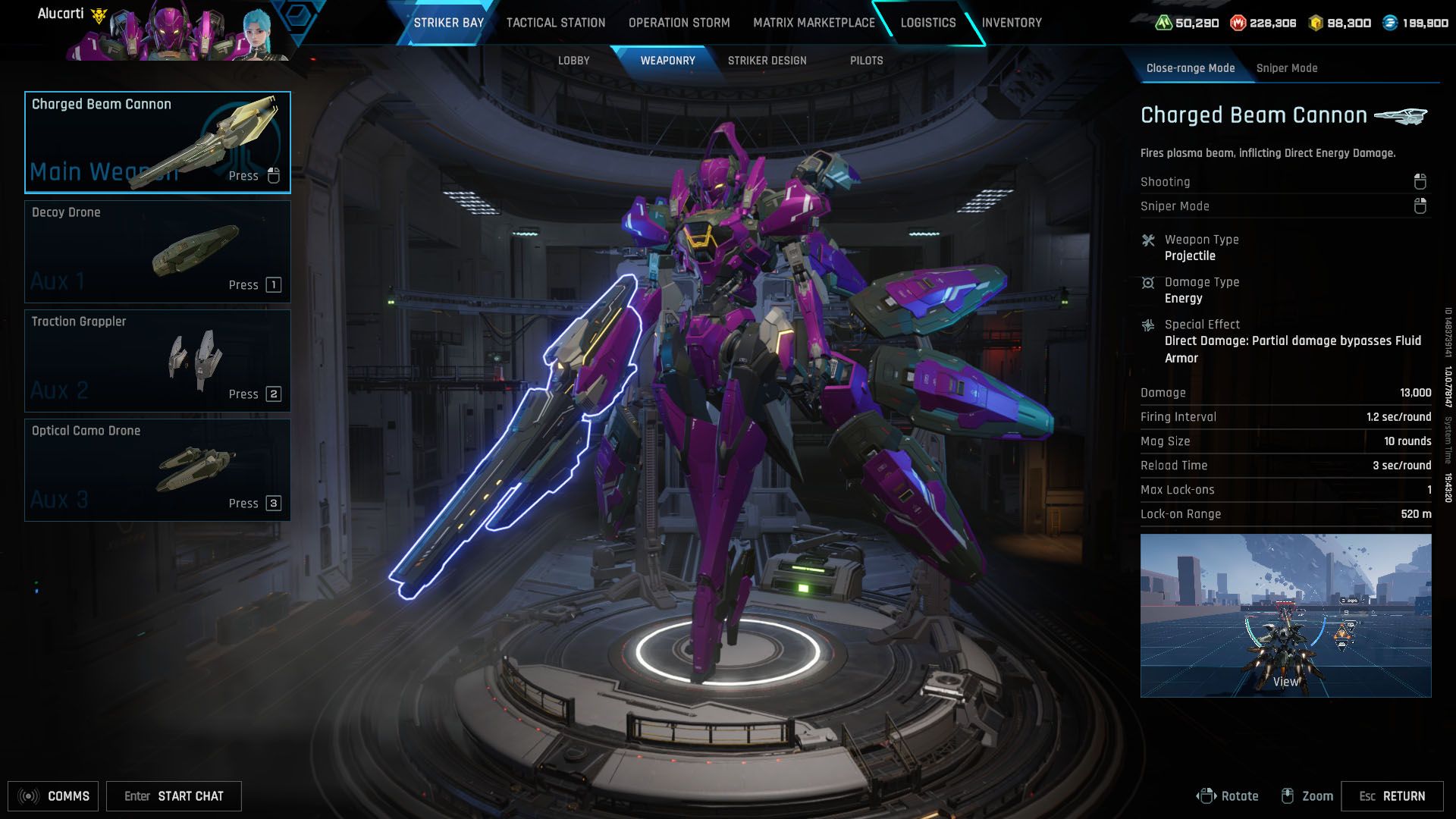Open the STRIKER DESIGN tab
Viewport: 1456px width, 819px height.
click(767, 60)
